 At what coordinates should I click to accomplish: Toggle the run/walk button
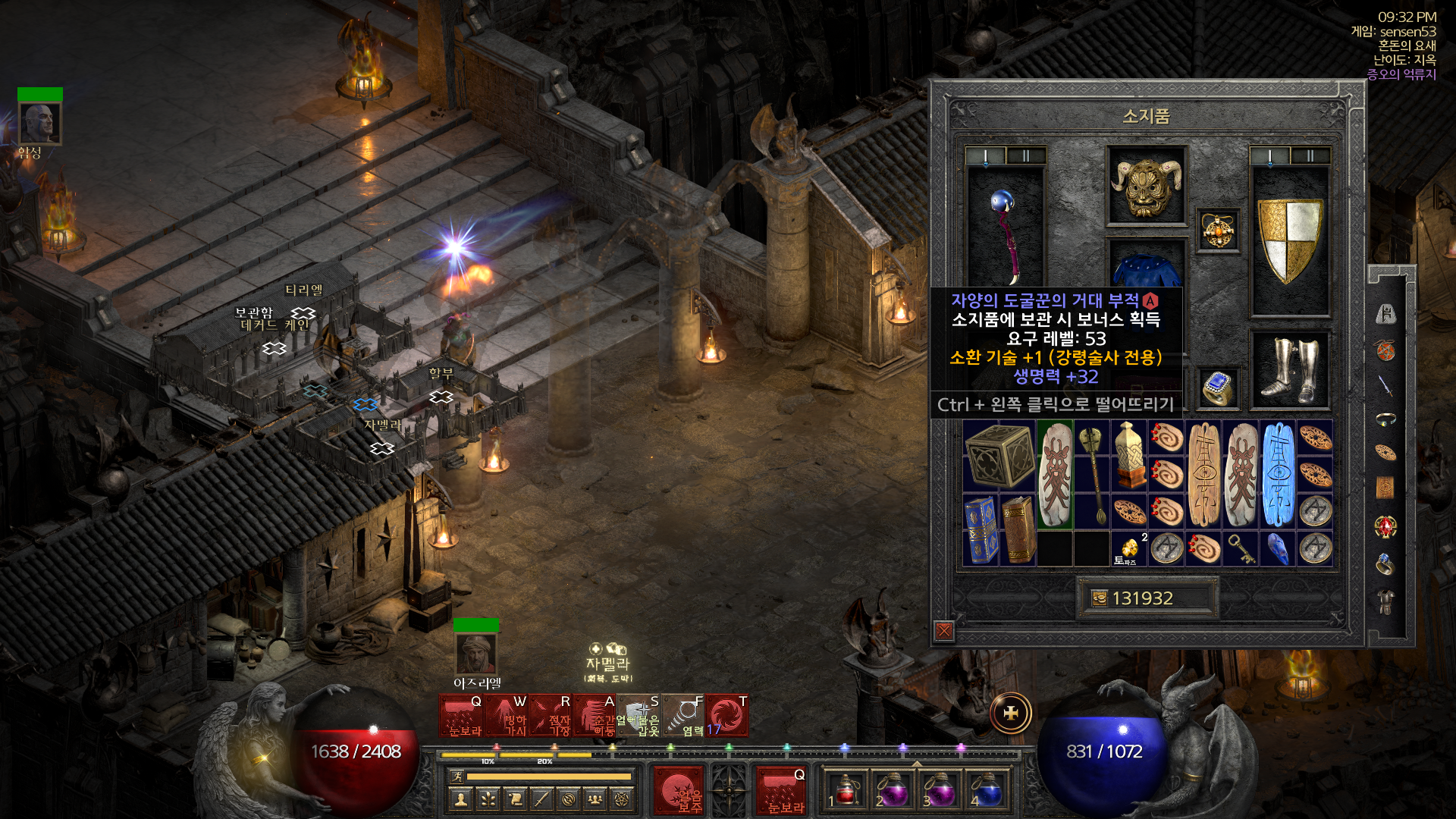tap(457, 776)
